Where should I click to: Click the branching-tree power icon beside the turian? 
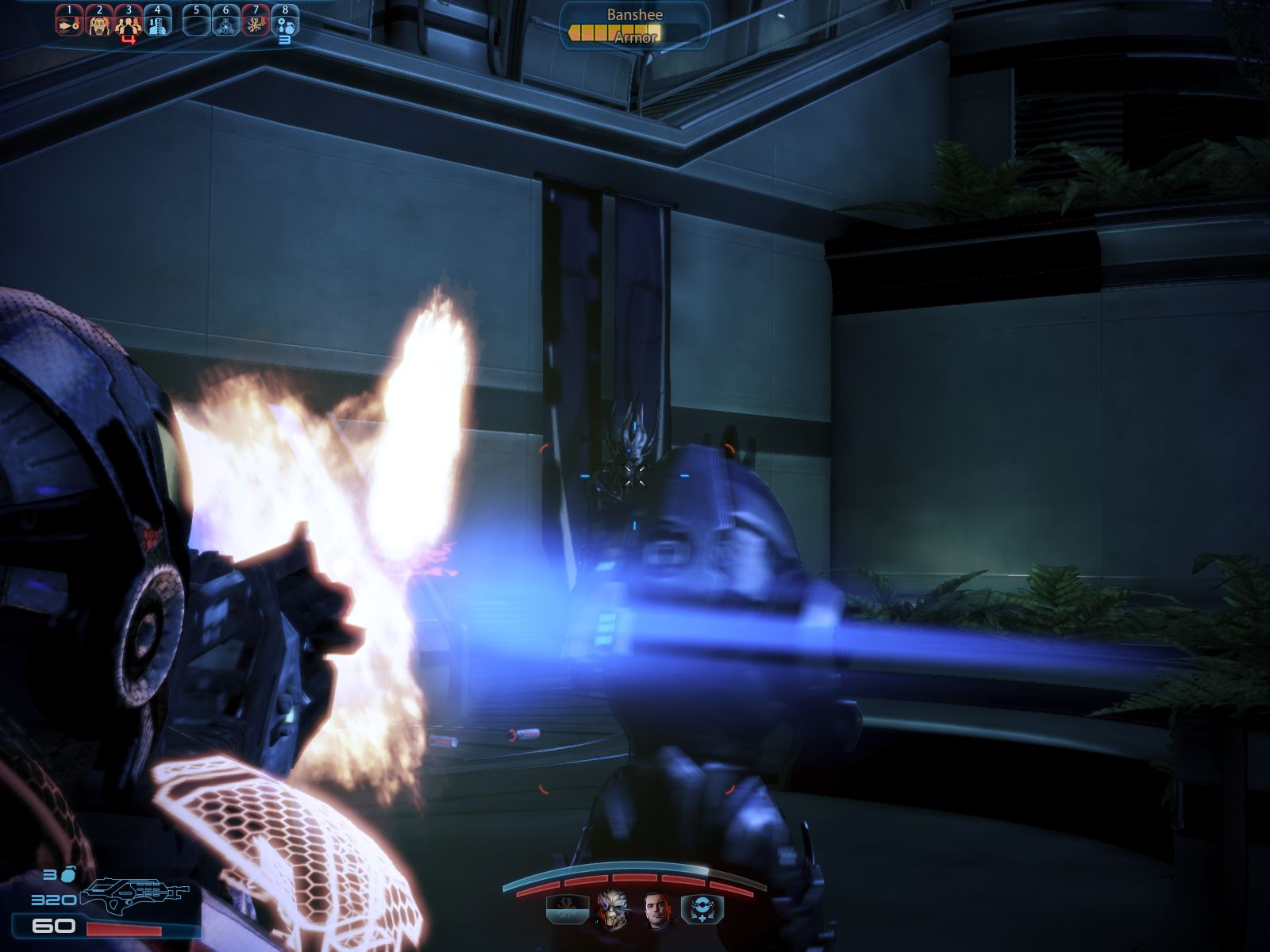(568, 910)
